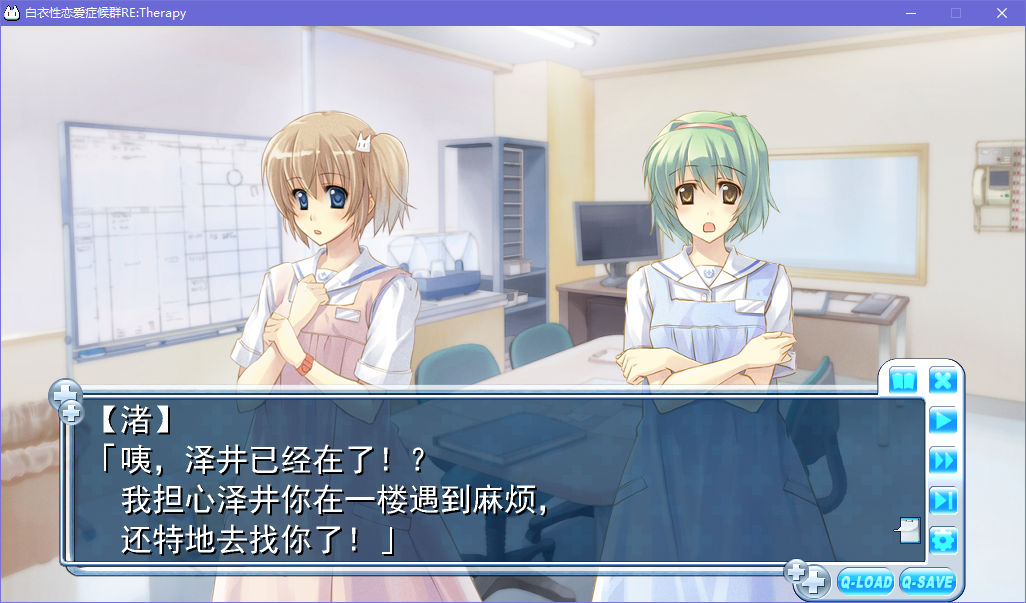Click the Q-LOAD quick load button

866,582
